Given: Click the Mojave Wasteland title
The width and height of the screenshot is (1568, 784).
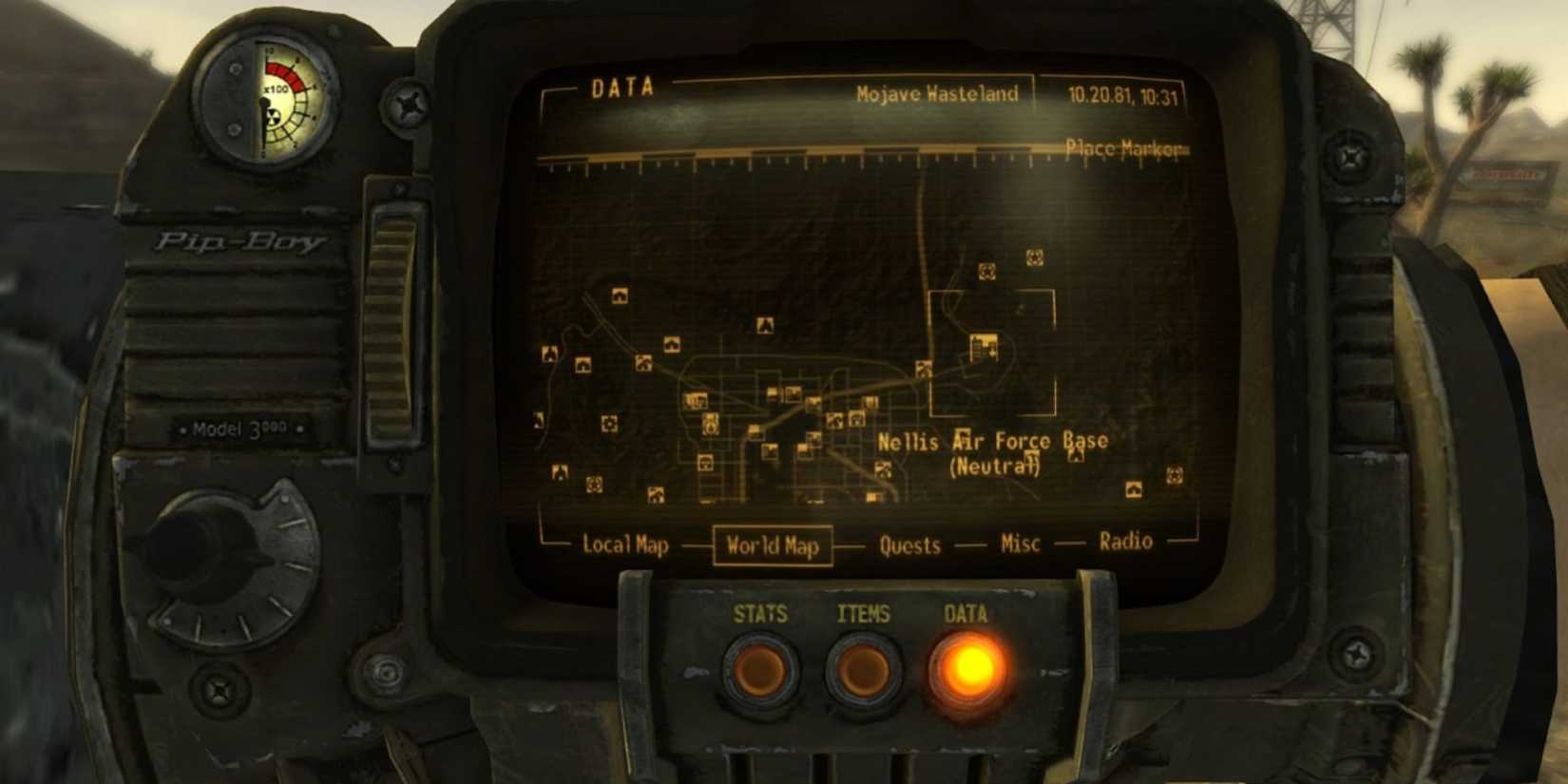Looking at the screenshot, I should pyautogui.click(x=938, y=94).
